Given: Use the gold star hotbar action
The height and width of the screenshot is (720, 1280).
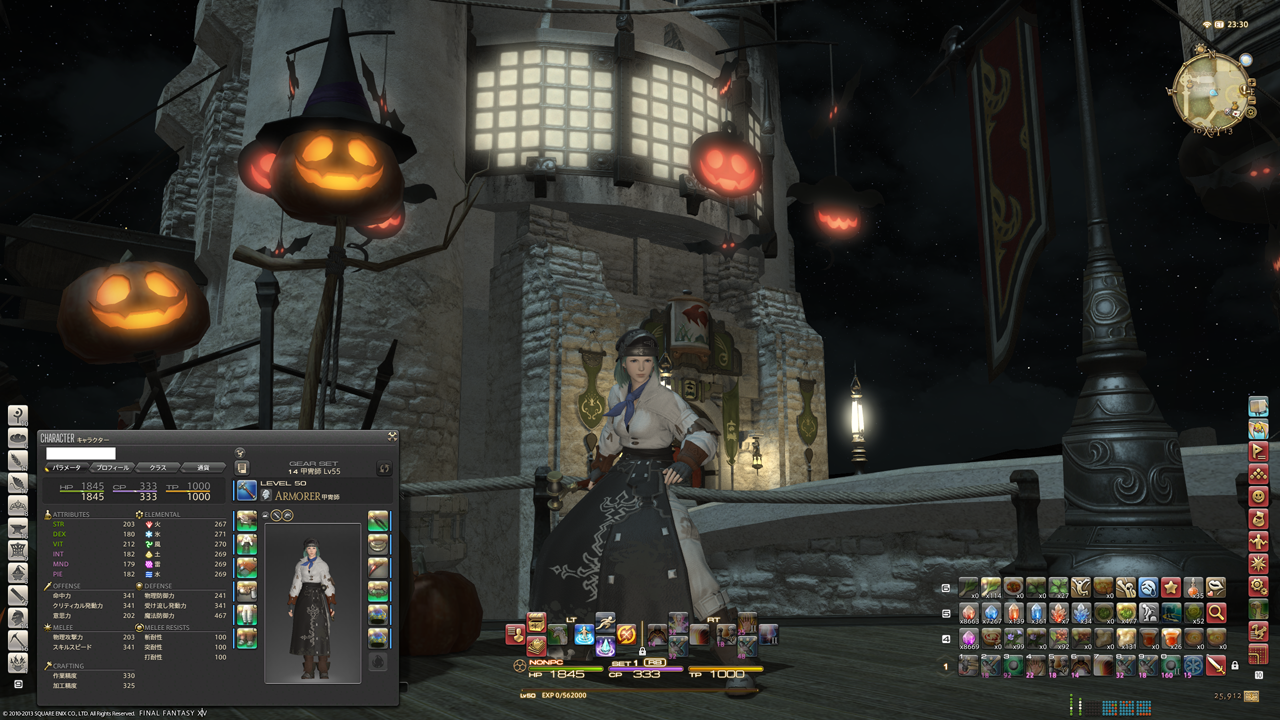Looking at the screenshot, I should [1170, 587].
